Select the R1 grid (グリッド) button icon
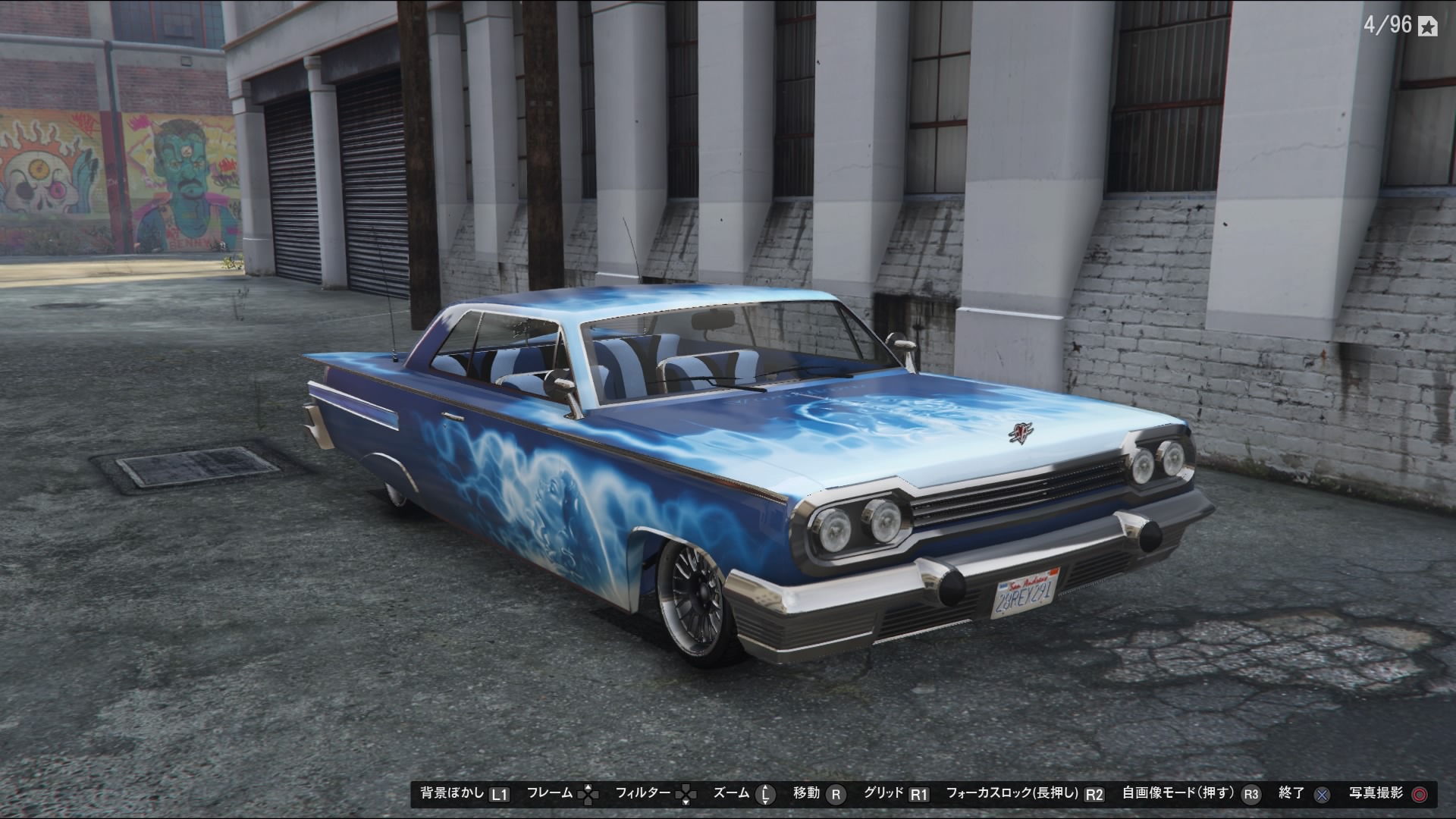Image resolution: width=1456 pixels, height=819 pixels. click(x=920, y=795)
